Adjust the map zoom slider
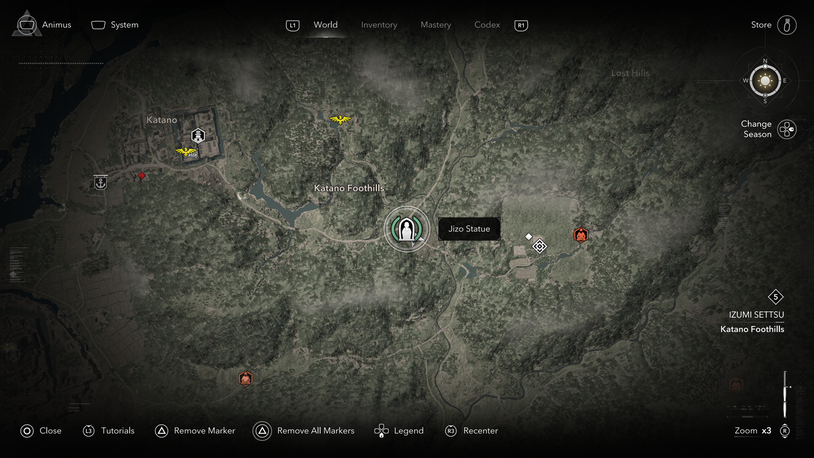 pyautogui.click(x=786, y=397)
